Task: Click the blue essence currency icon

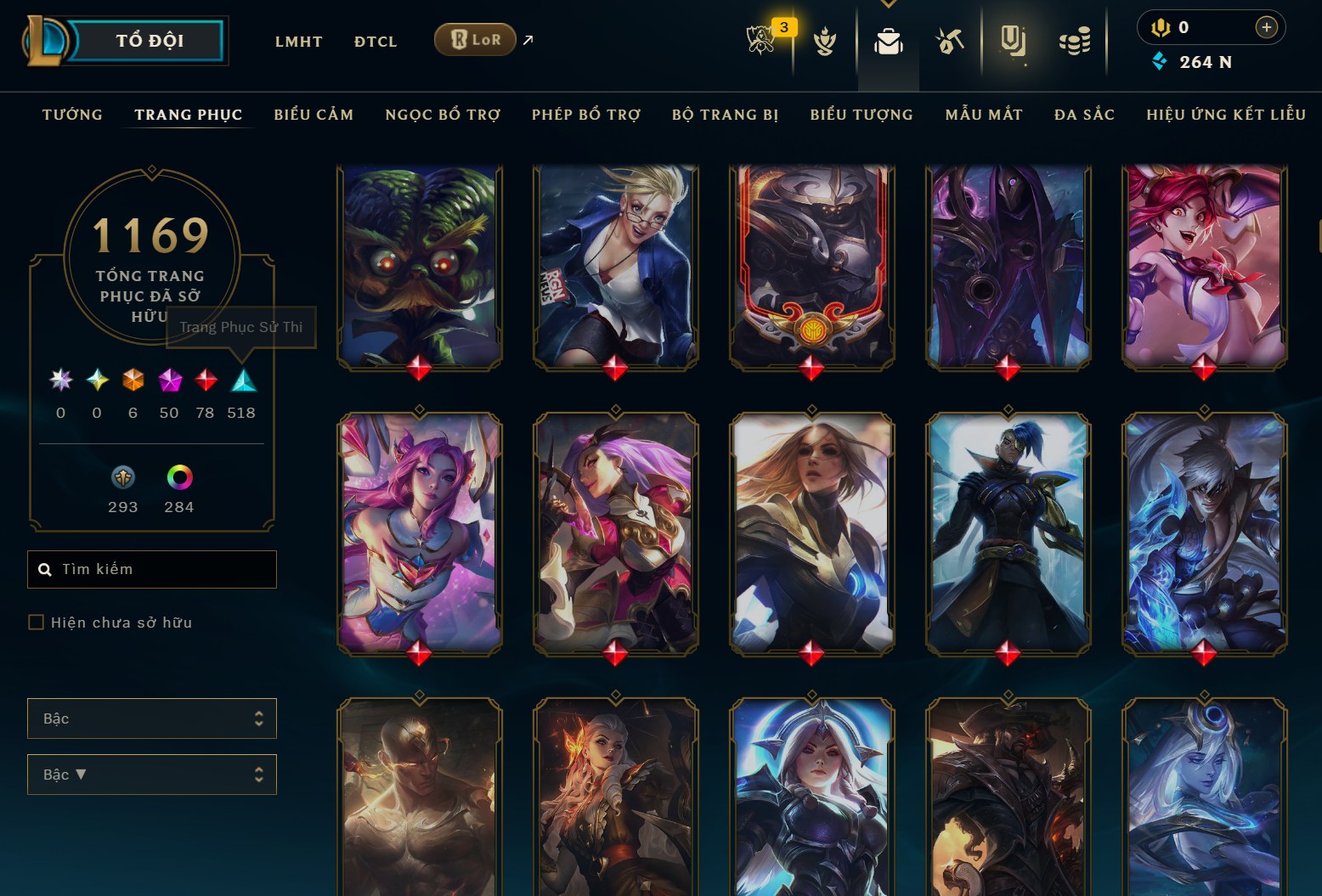Action: (x=1160, y=61)
